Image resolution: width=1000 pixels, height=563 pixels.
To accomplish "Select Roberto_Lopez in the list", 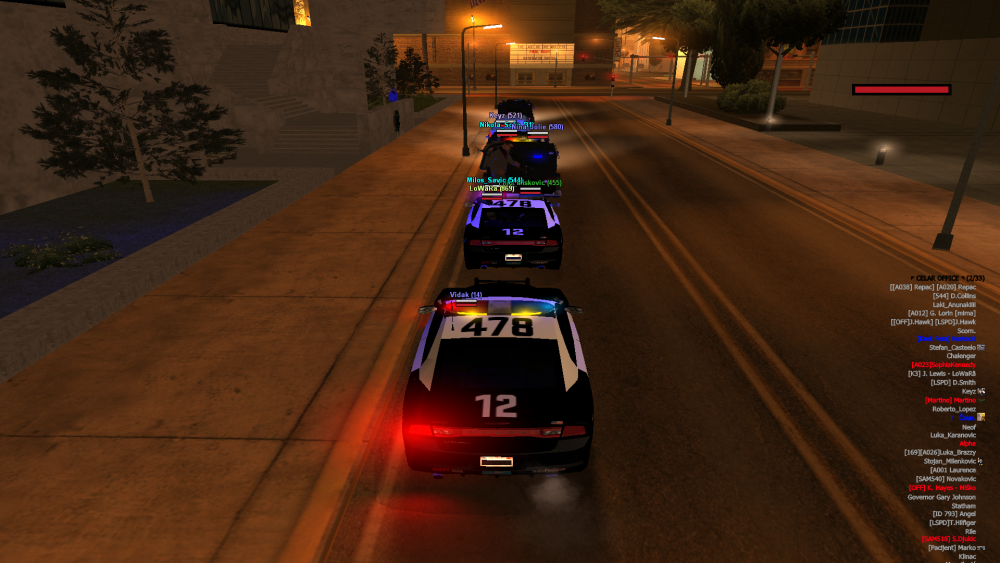I will pyautogui.click(x=953, y=409).
